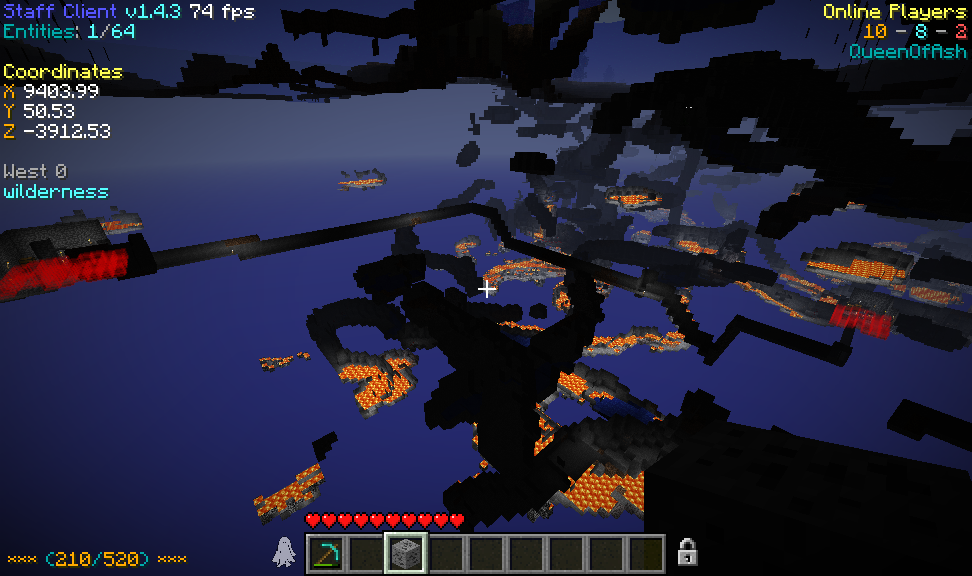Select the diamond pickaxe hotbar slot
Screen dimensions: 972x576
326,553
